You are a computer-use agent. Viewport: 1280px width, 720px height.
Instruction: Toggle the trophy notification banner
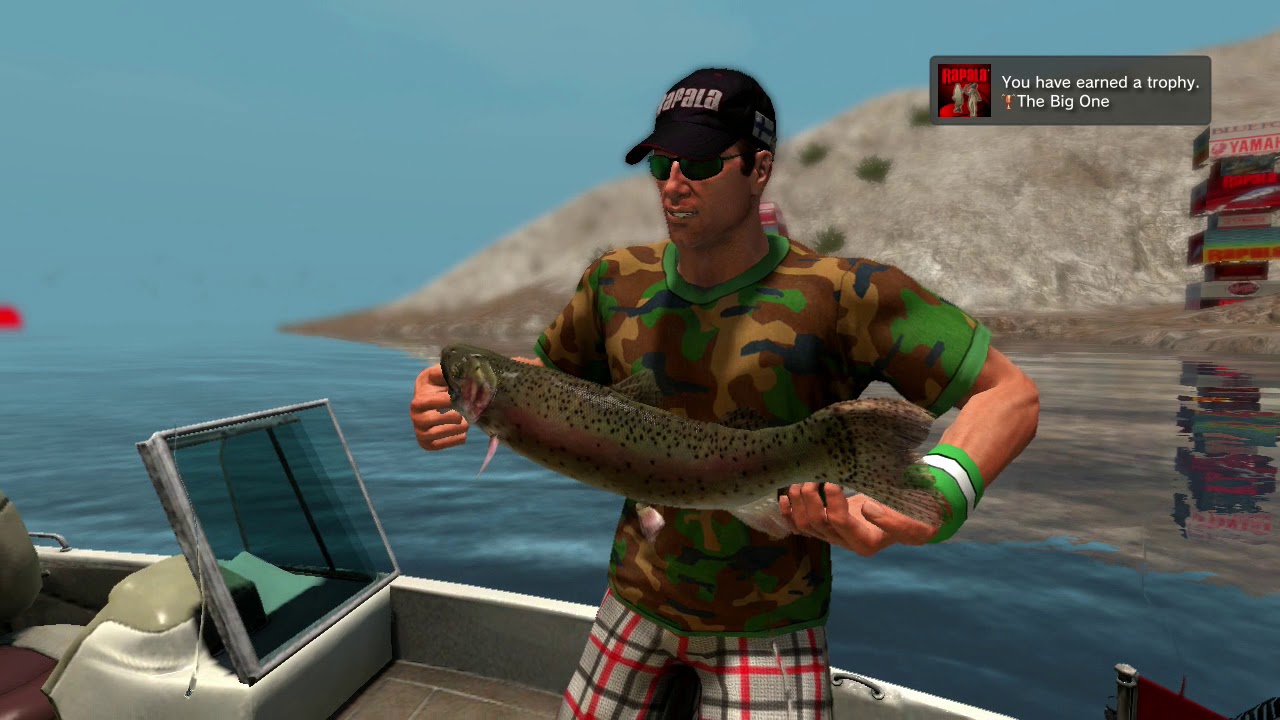point(1070,90)
